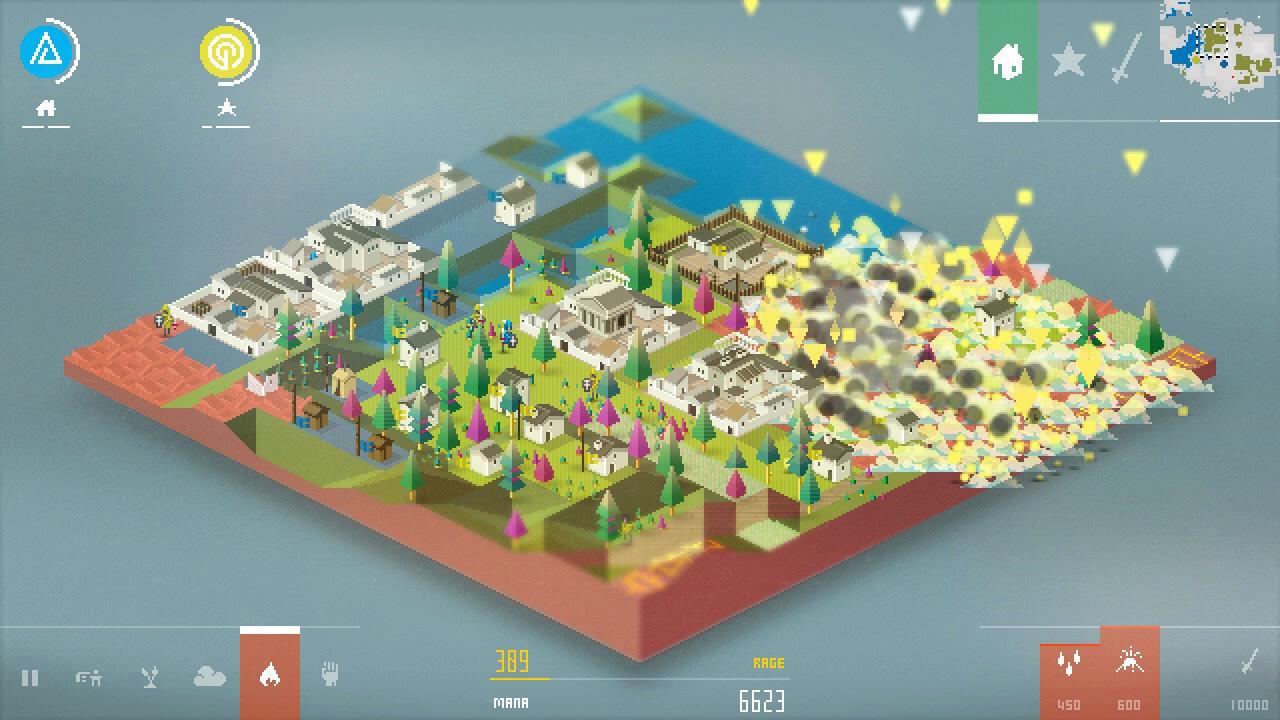The width and height of the screenshot is (1280, 720).
Task: Click the blue circular home emblem
Action: point(46,50)
